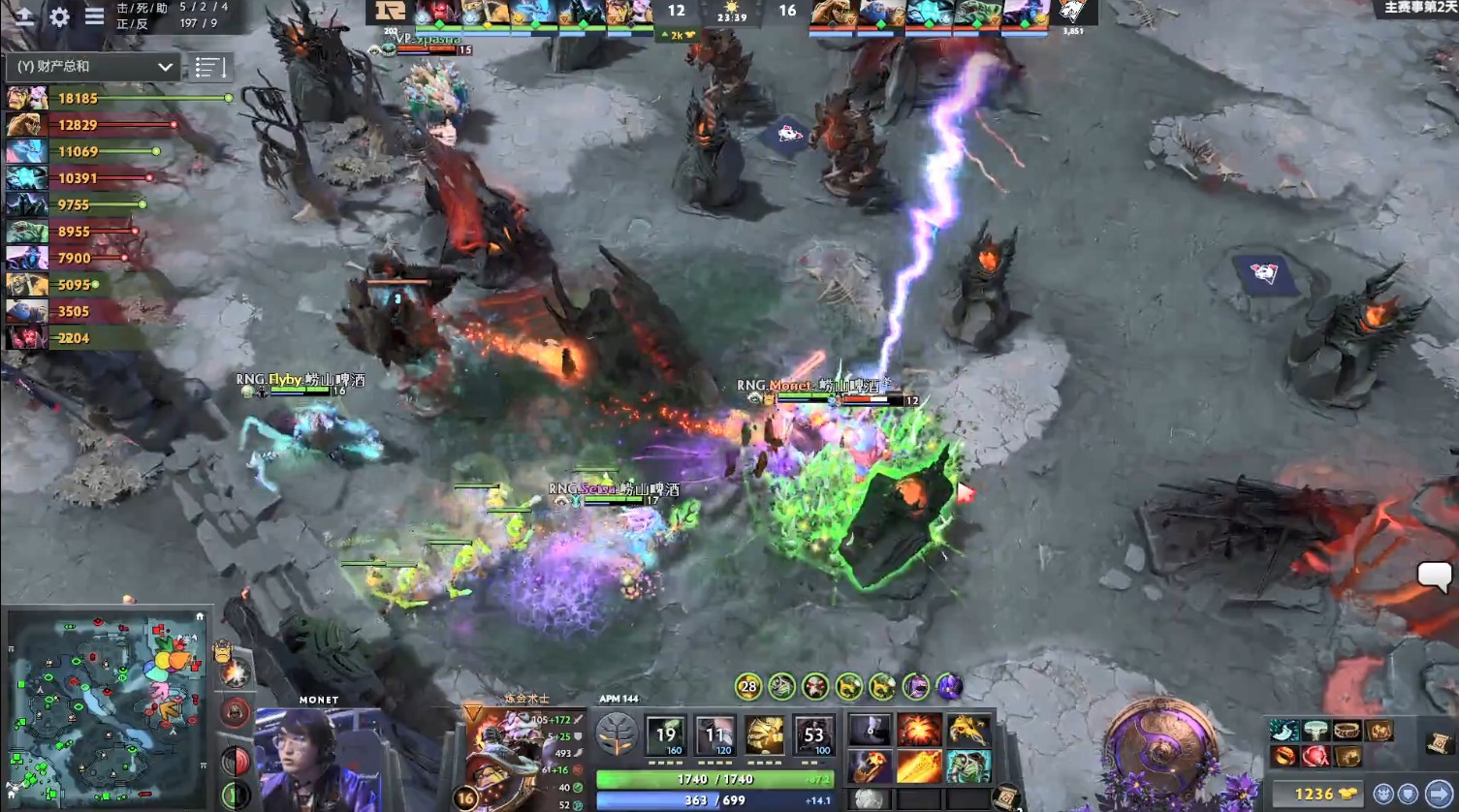Click the golden talent tree icon beside abilities

pyautogui.click(x=617, y=734)
